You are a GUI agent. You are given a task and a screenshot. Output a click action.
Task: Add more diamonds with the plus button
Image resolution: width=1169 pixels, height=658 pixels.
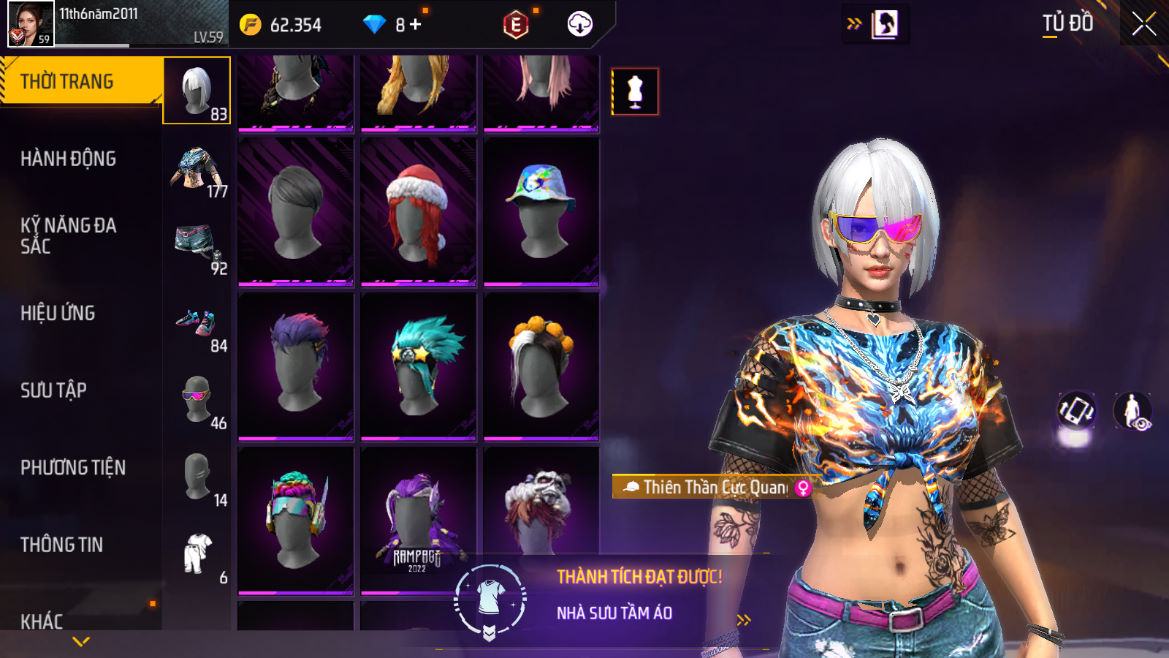pyautogui.click(x=415, y=25)
